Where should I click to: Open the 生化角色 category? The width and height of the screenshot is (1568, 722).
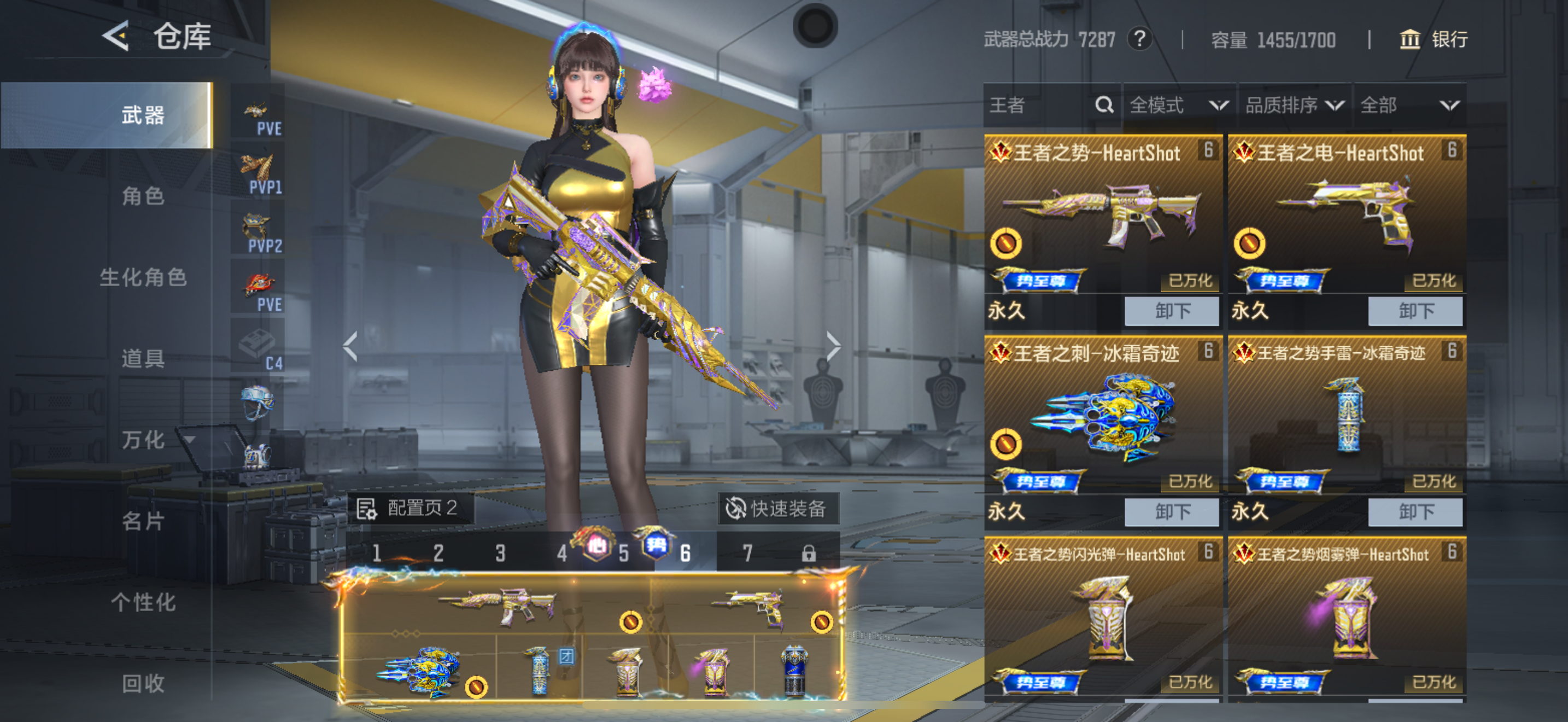pos(143,278)
